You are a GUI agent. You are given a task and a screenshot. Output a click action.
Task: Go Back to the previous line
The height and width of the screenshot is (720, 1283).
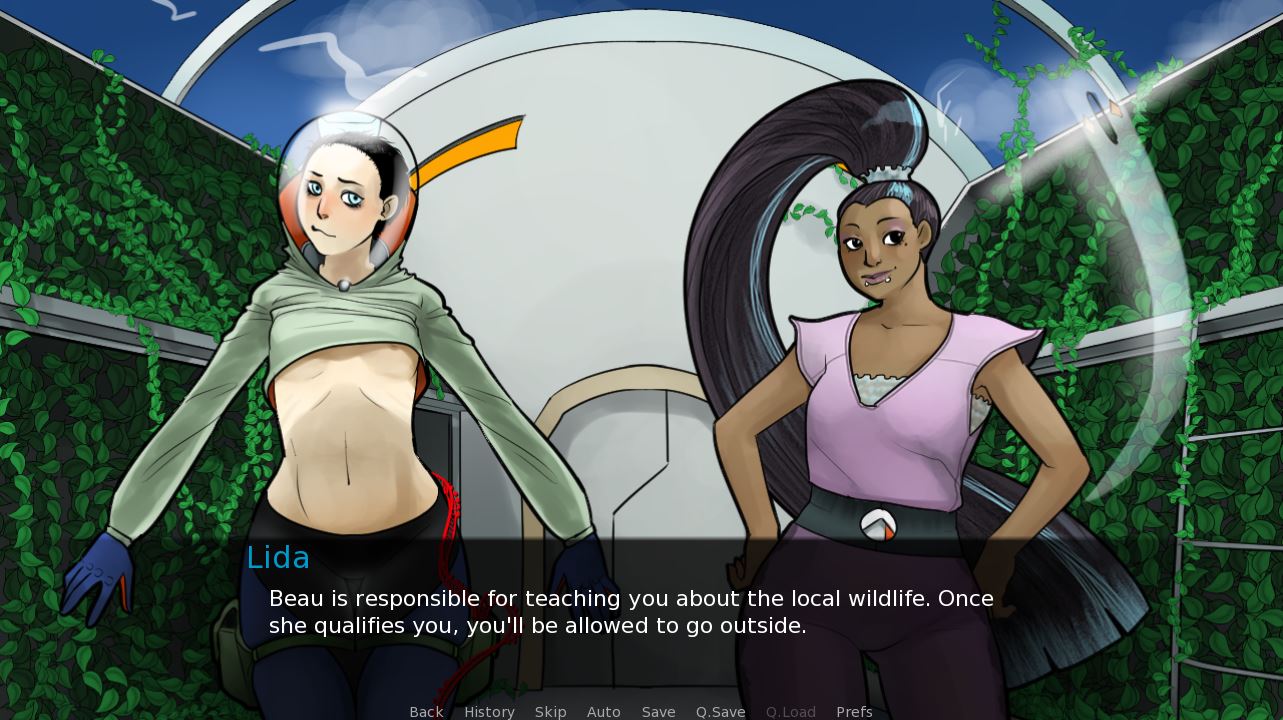point(426,711)
